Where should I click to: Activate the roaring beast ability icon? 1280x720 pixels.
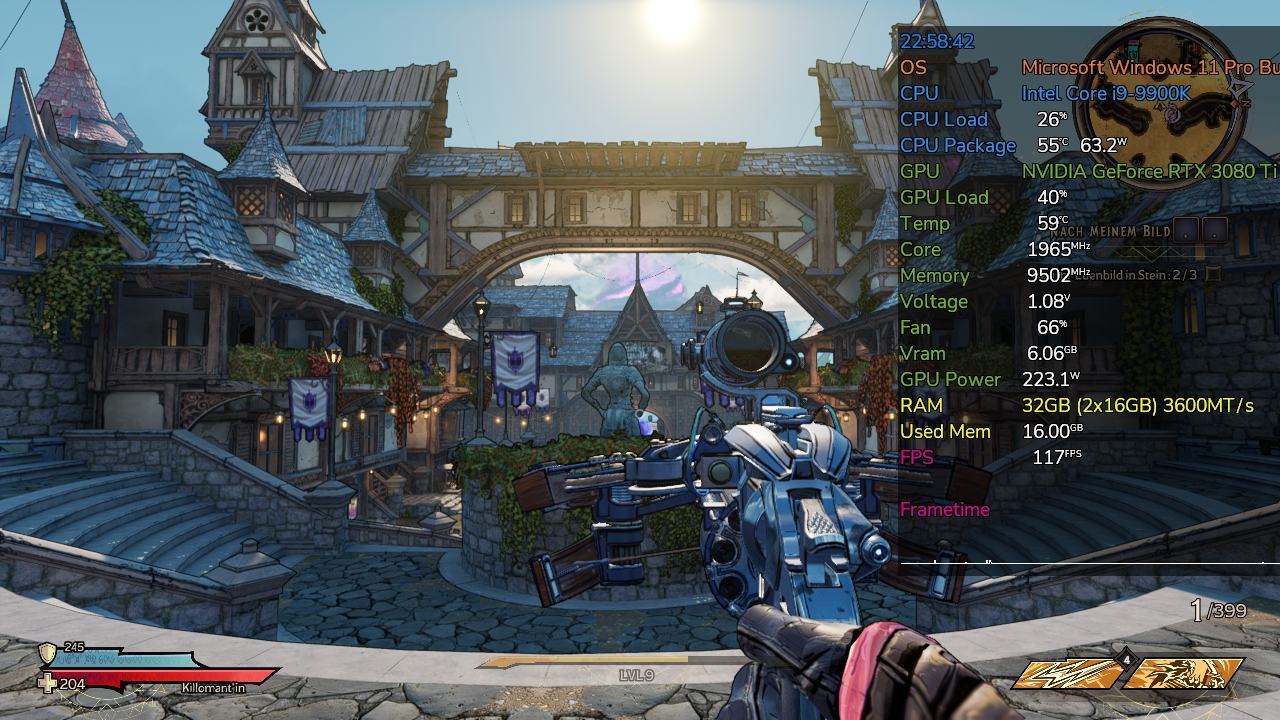1187,674
